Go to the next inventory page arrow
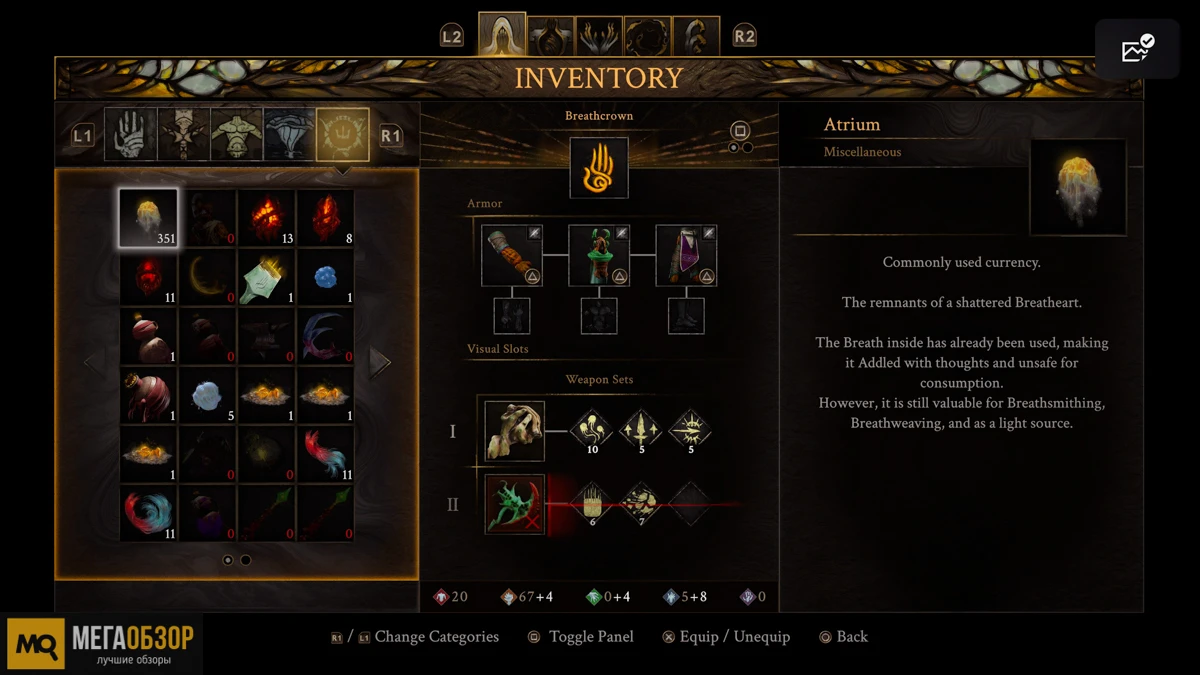Screen dimensions: 1200x675 [379, 362]
